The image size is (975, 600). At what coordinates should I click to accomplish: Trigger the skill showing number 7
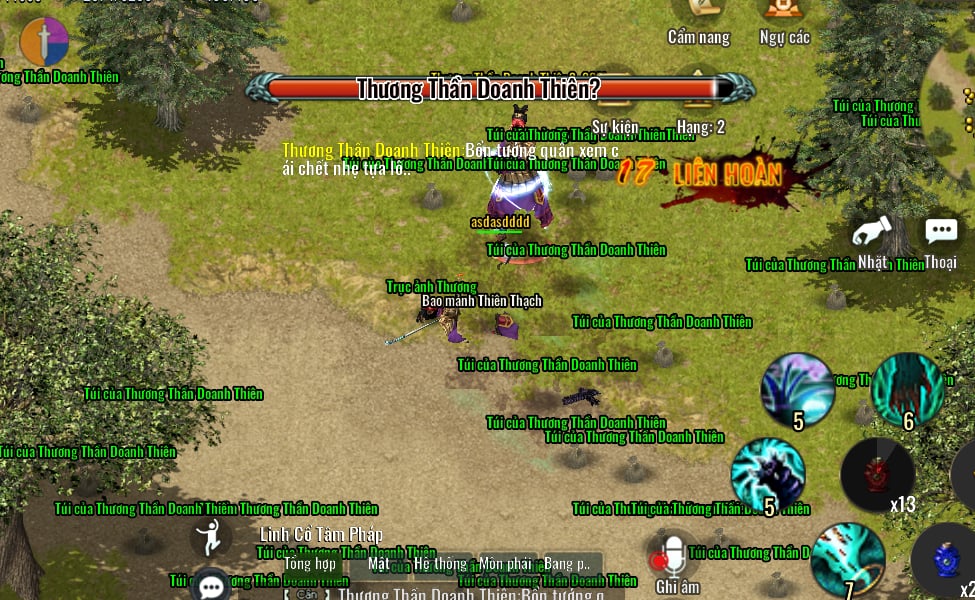coord(847,559)
